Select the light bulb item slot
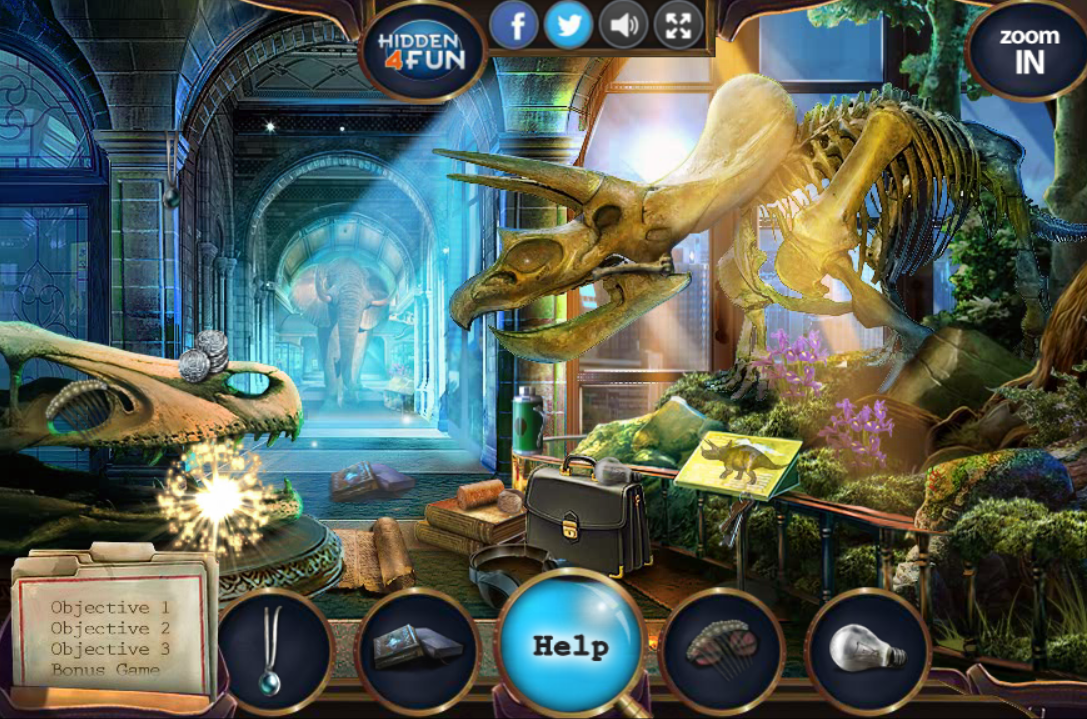The image size is (1087, 719). tap(867, 649)
